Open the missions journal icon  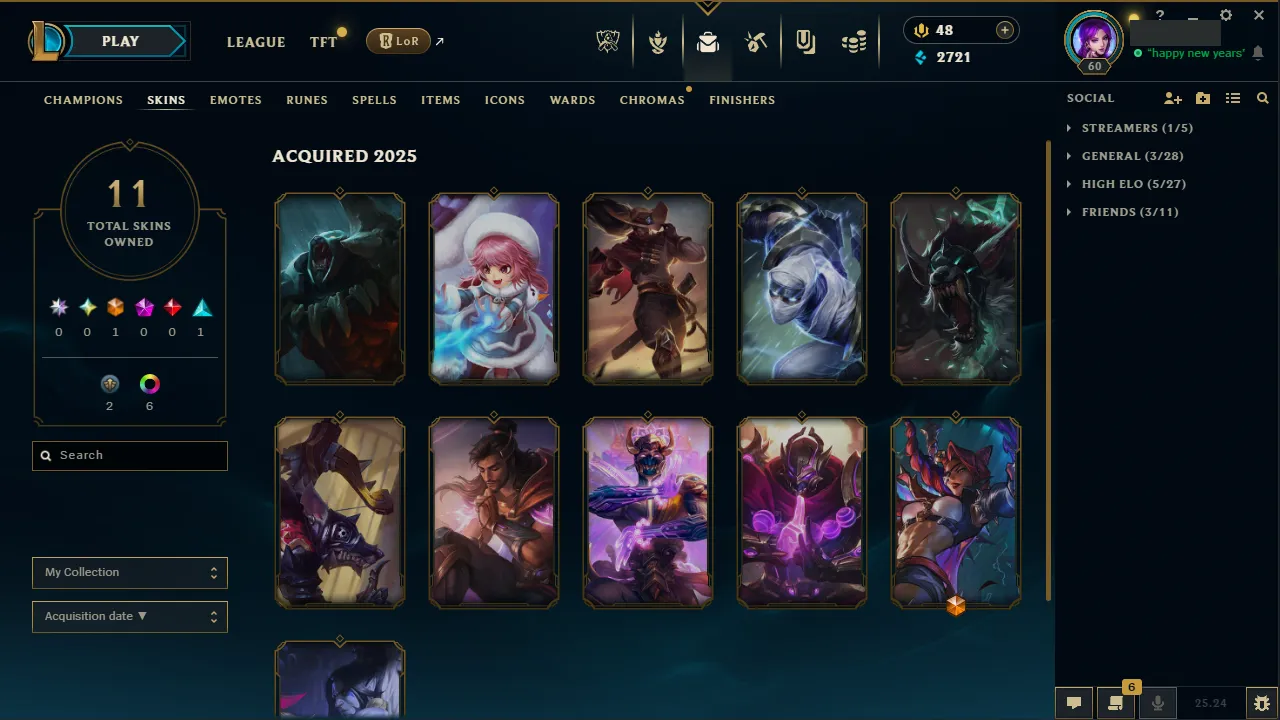[x=805, y=41]
